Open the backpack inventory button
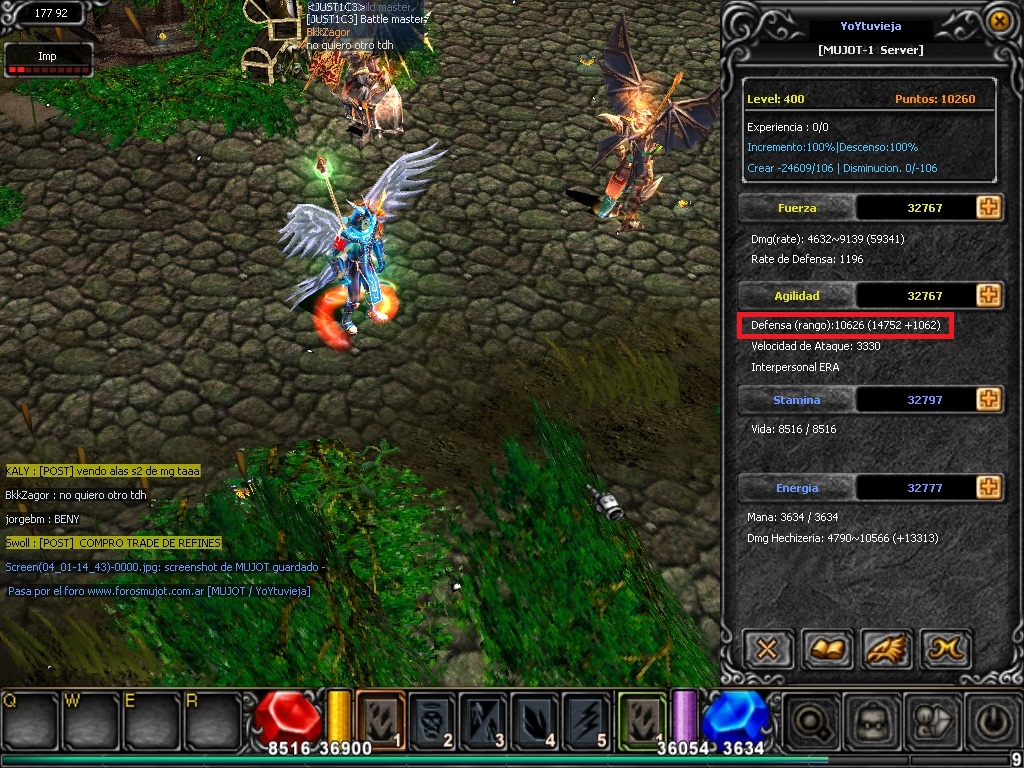This screenshot has height=768, width=1024. [867, 721]
